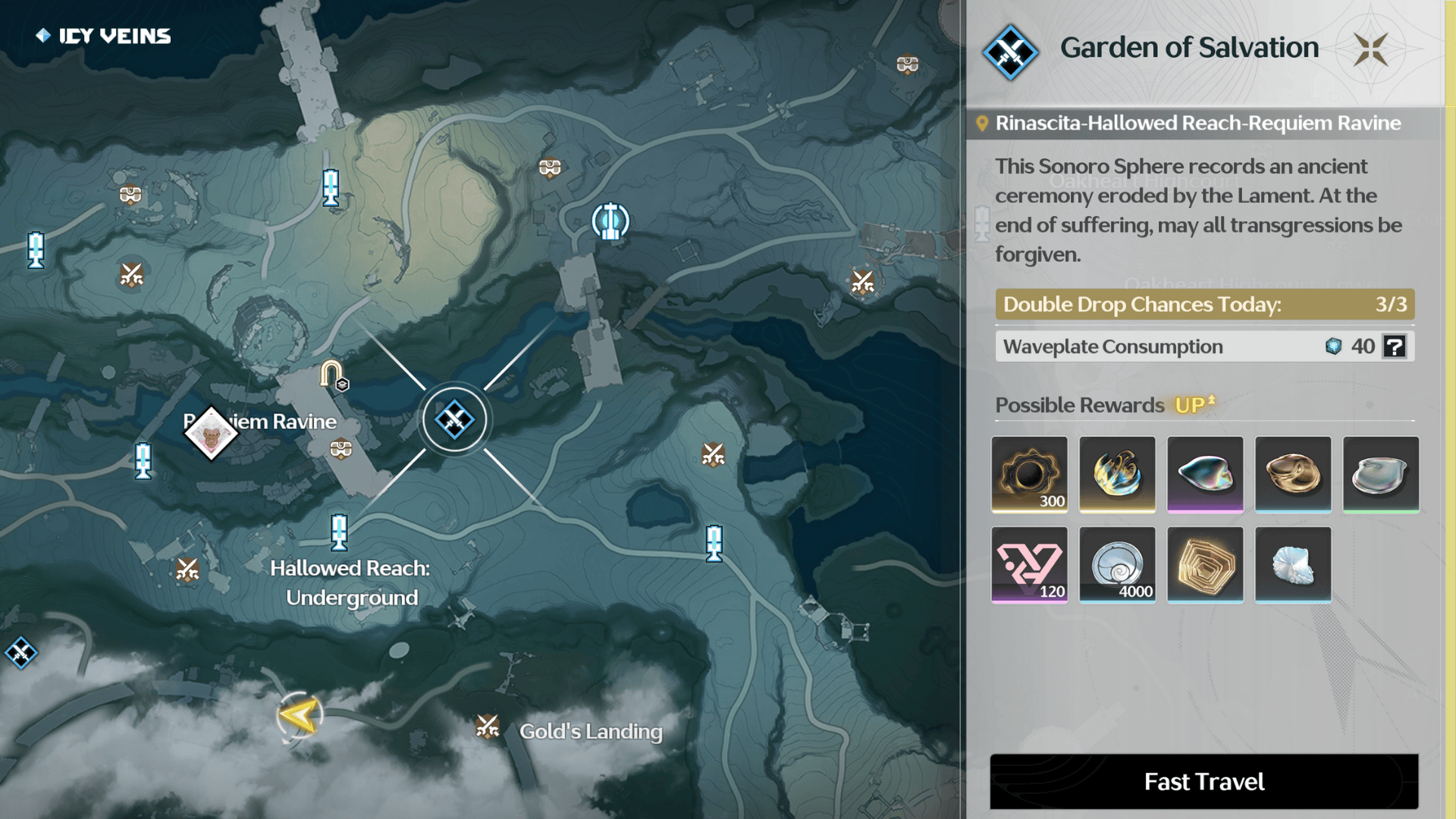Inspect the golden blue-tier shell reward
1456x819 pixels.
pos(1293,474)
